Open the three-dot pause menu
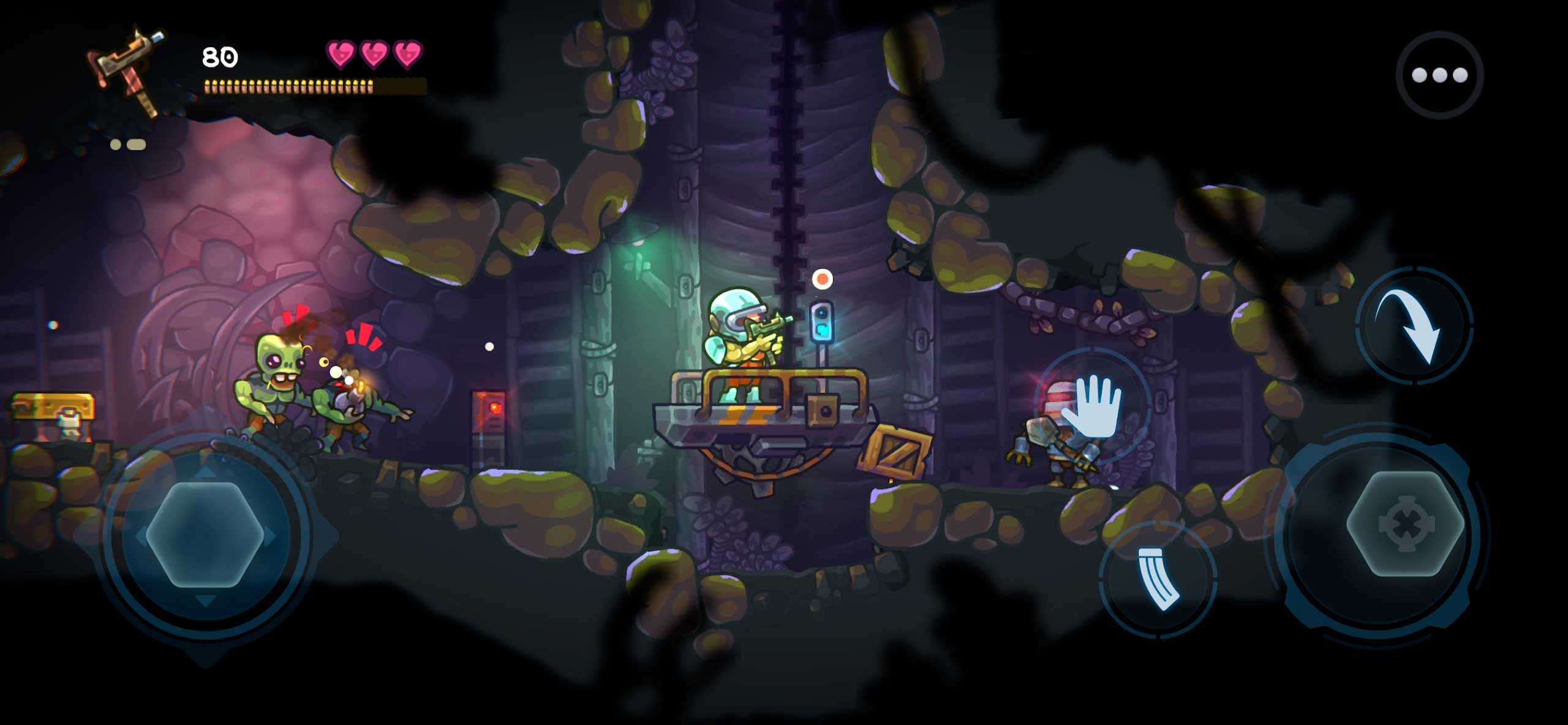1568x725 pixels. pos(1439,75)
